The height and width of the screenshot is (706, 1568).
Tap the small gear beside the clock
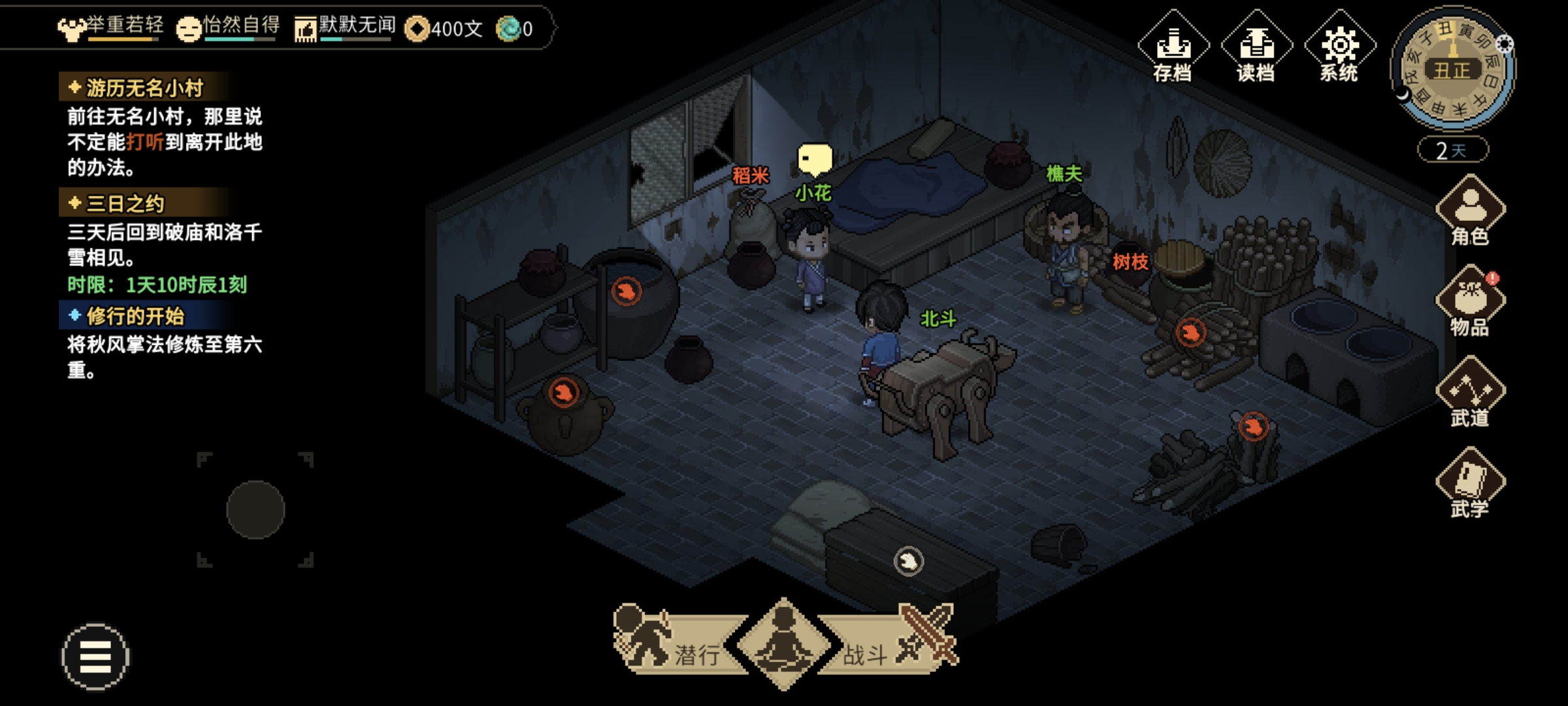(x=1505, y=44)
